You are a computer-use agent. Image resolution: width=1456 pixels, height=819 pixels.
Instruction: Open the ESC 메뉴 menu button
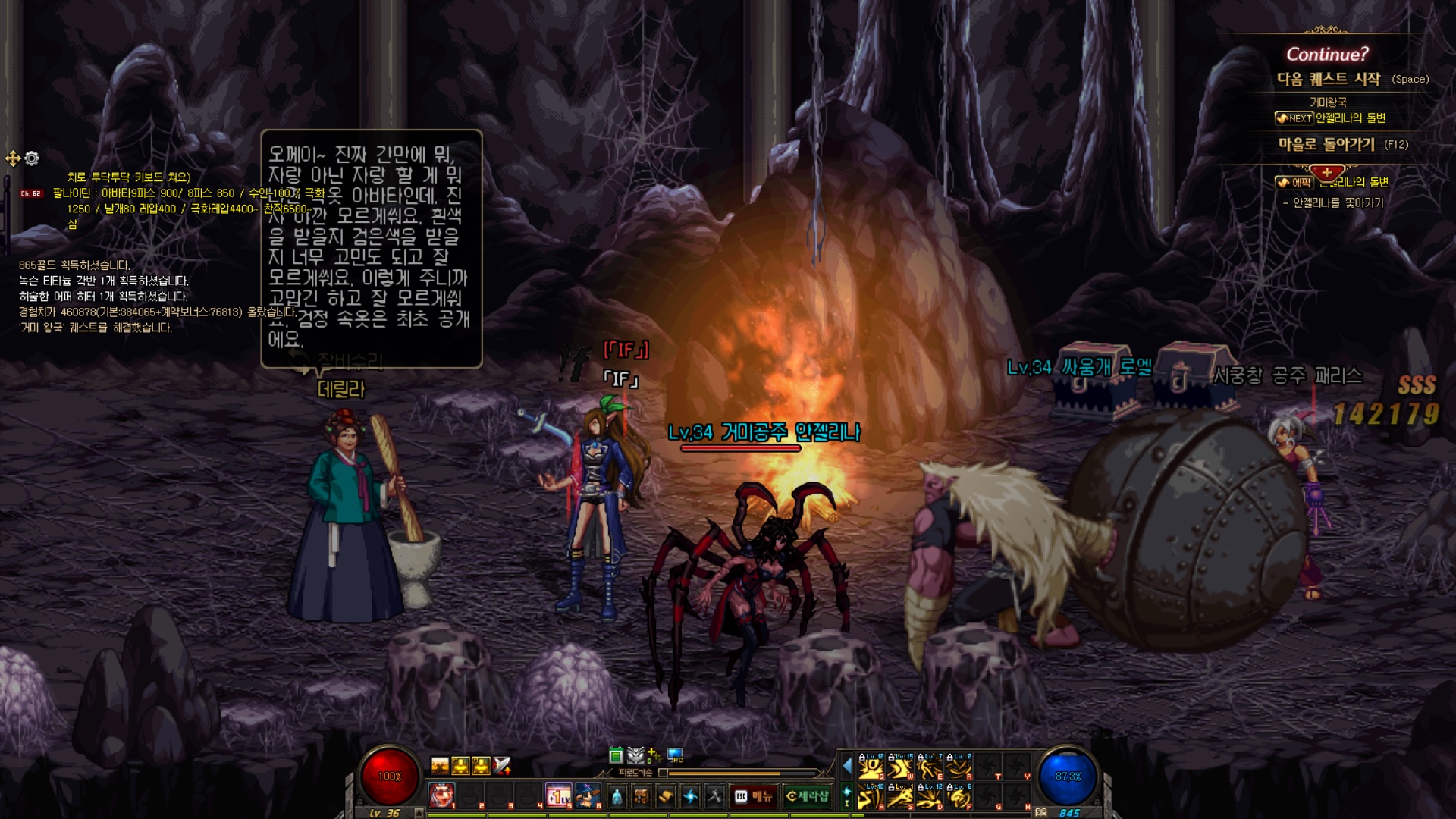click(753, 796)
